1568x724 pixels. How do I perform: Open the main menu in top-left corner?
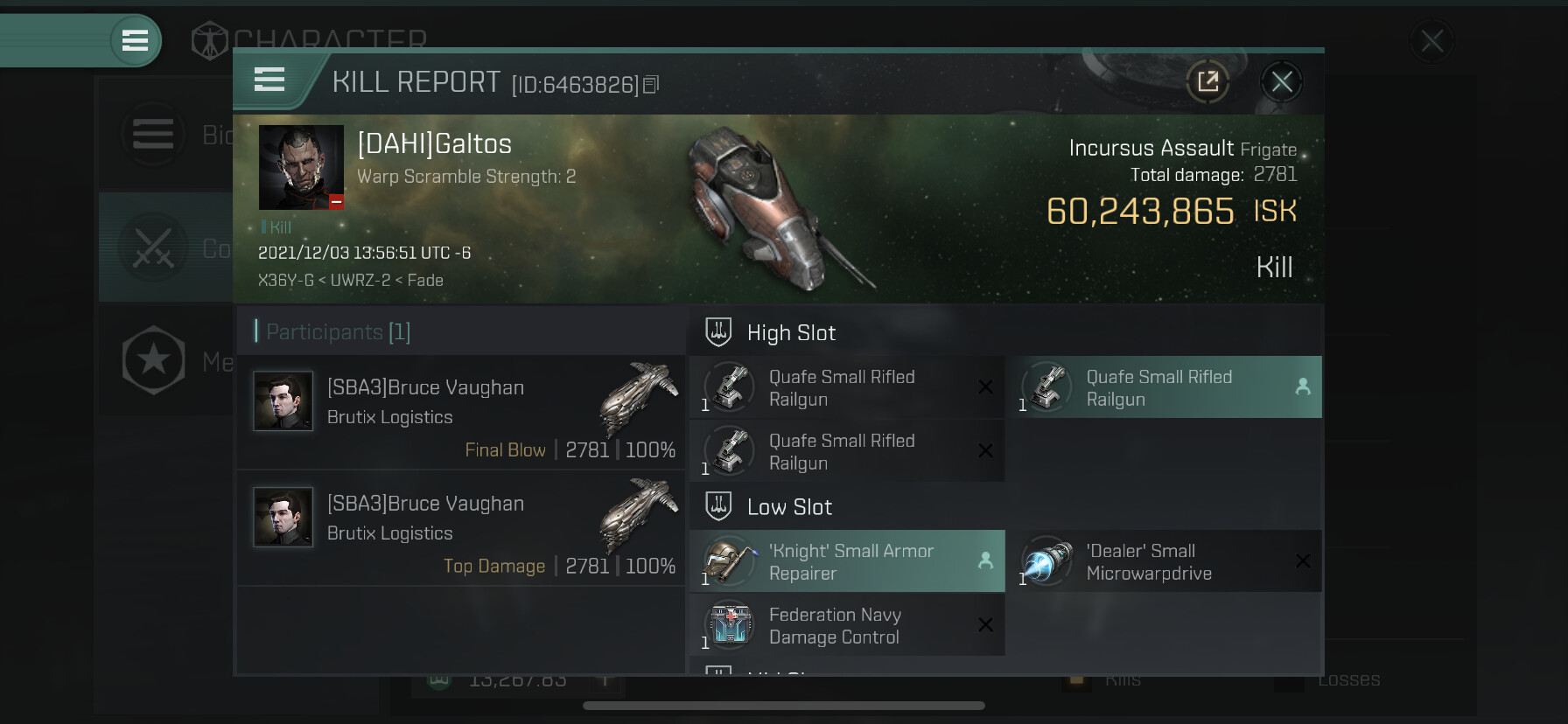(135, 40)
